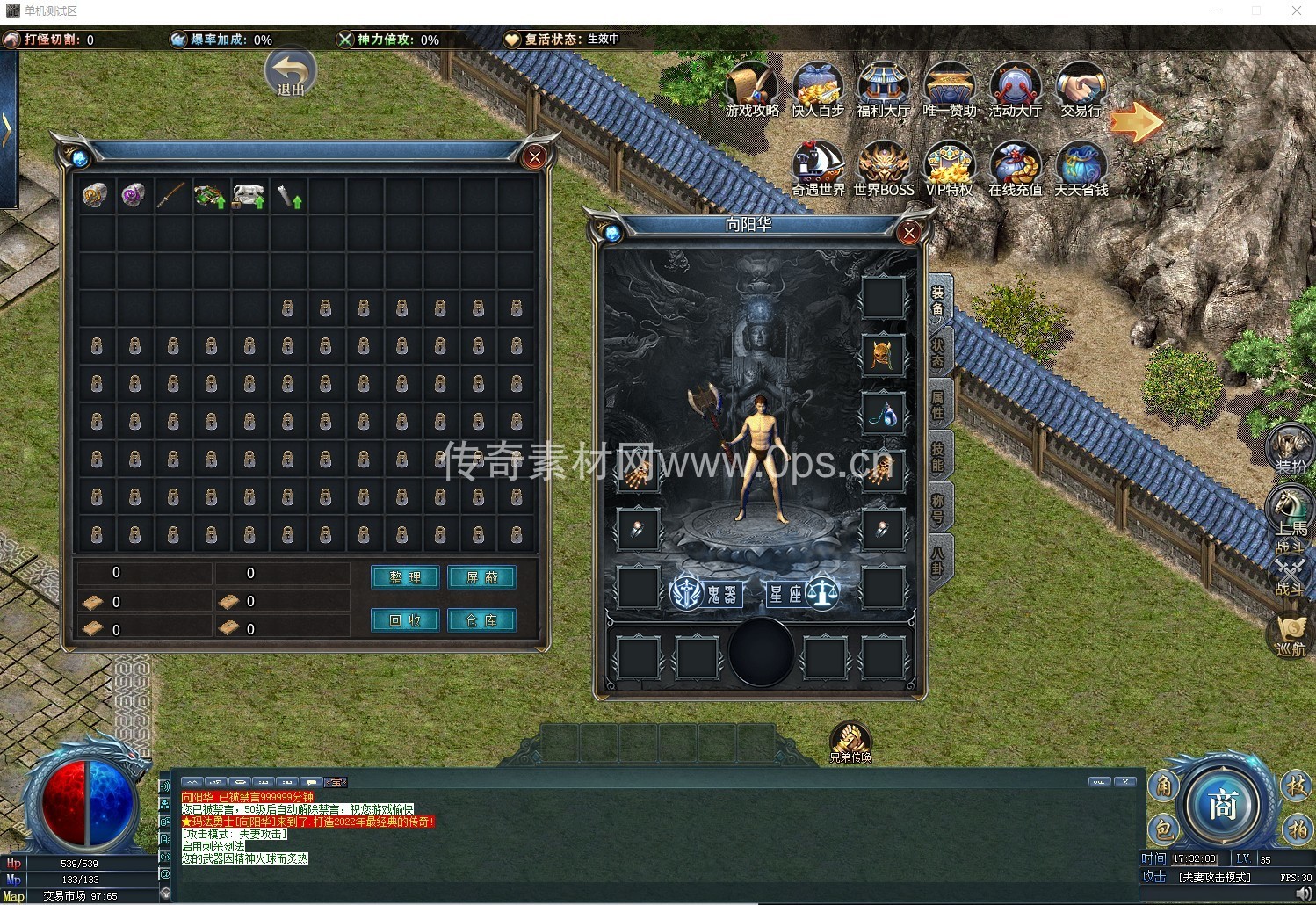Open the VIP特权 privileges icon
This screenshot has width=1316, height=905.
coord(949,168)
